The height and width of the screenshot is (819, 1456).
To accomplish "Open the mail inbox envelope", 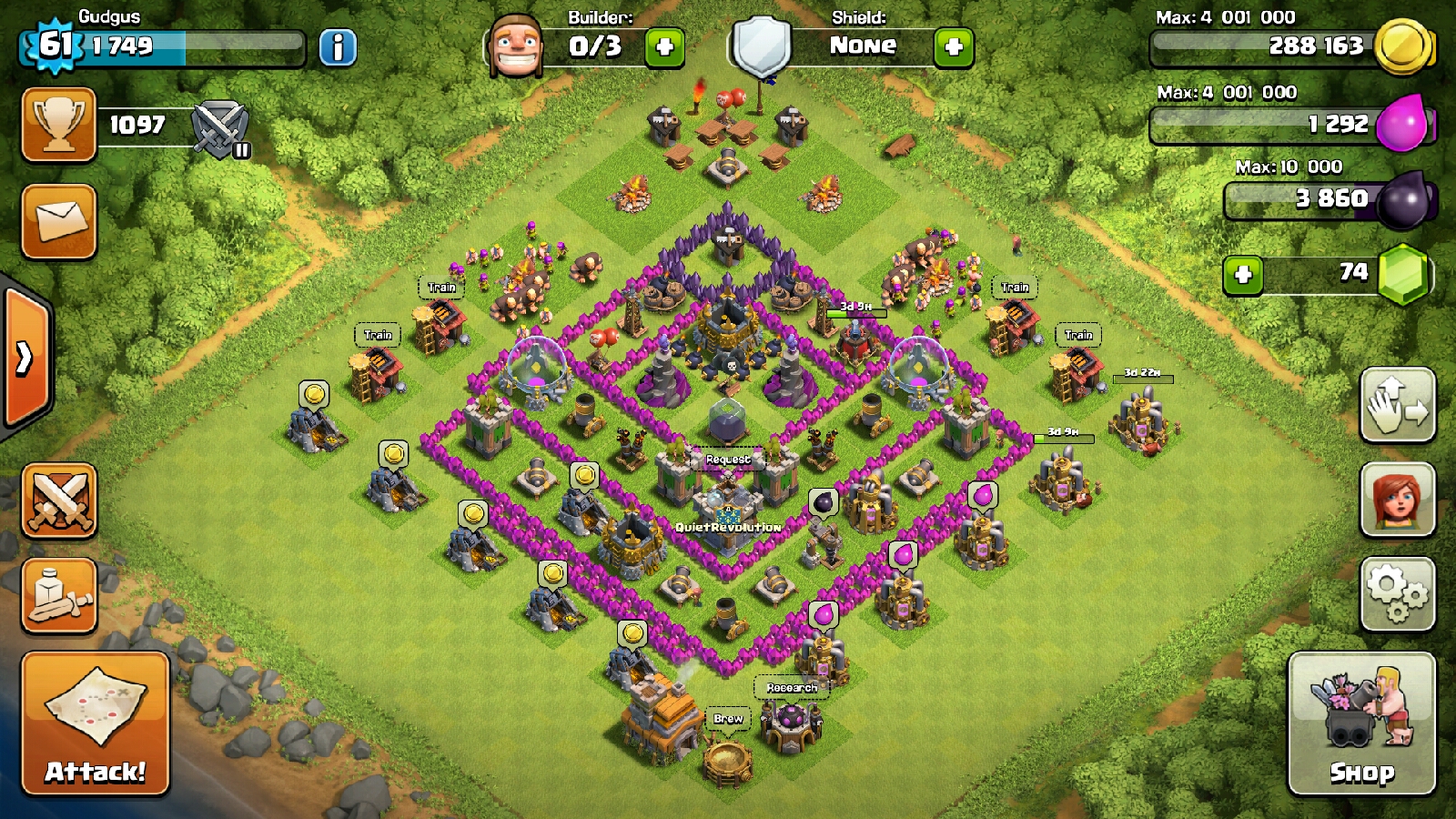I will pos(59,221).
